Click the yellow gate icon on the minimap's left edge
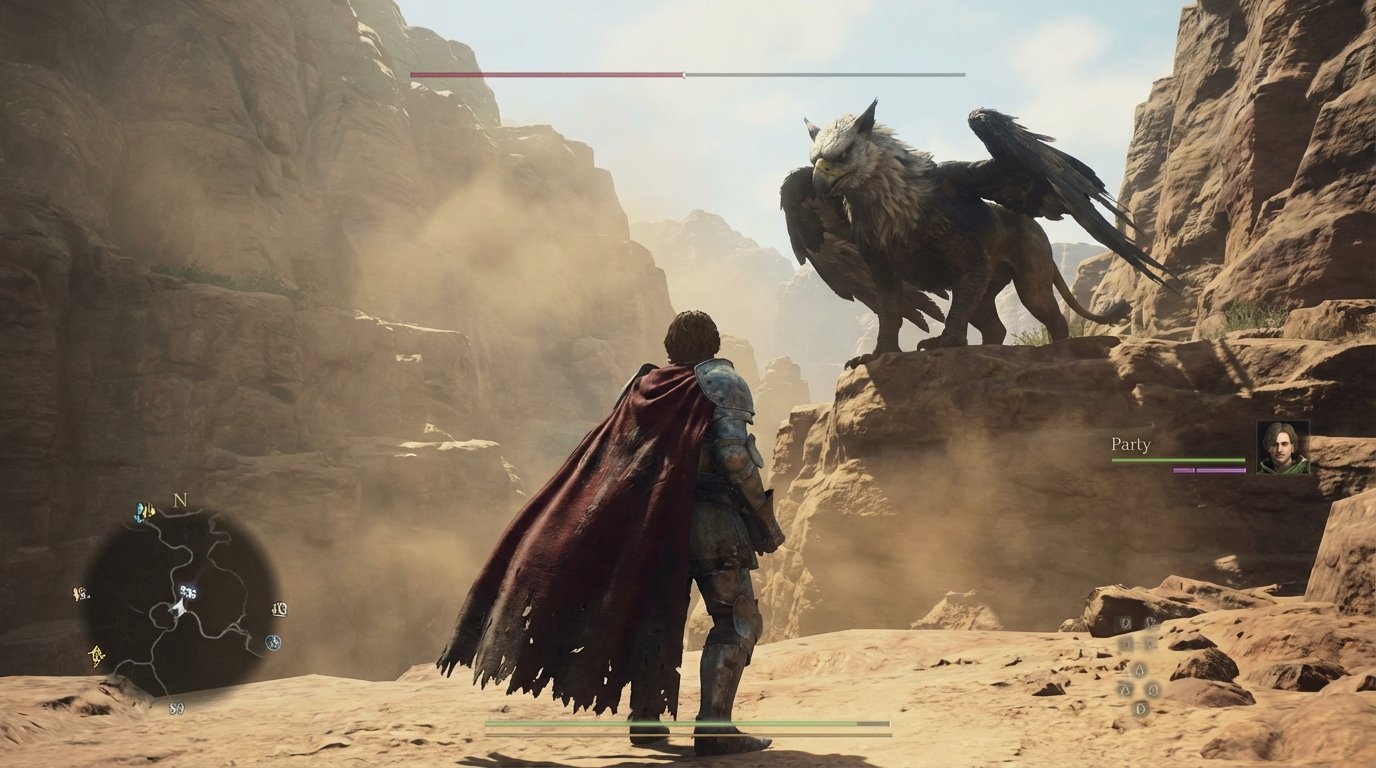This screenshot has width=1376, height=768. coord(96,656)
